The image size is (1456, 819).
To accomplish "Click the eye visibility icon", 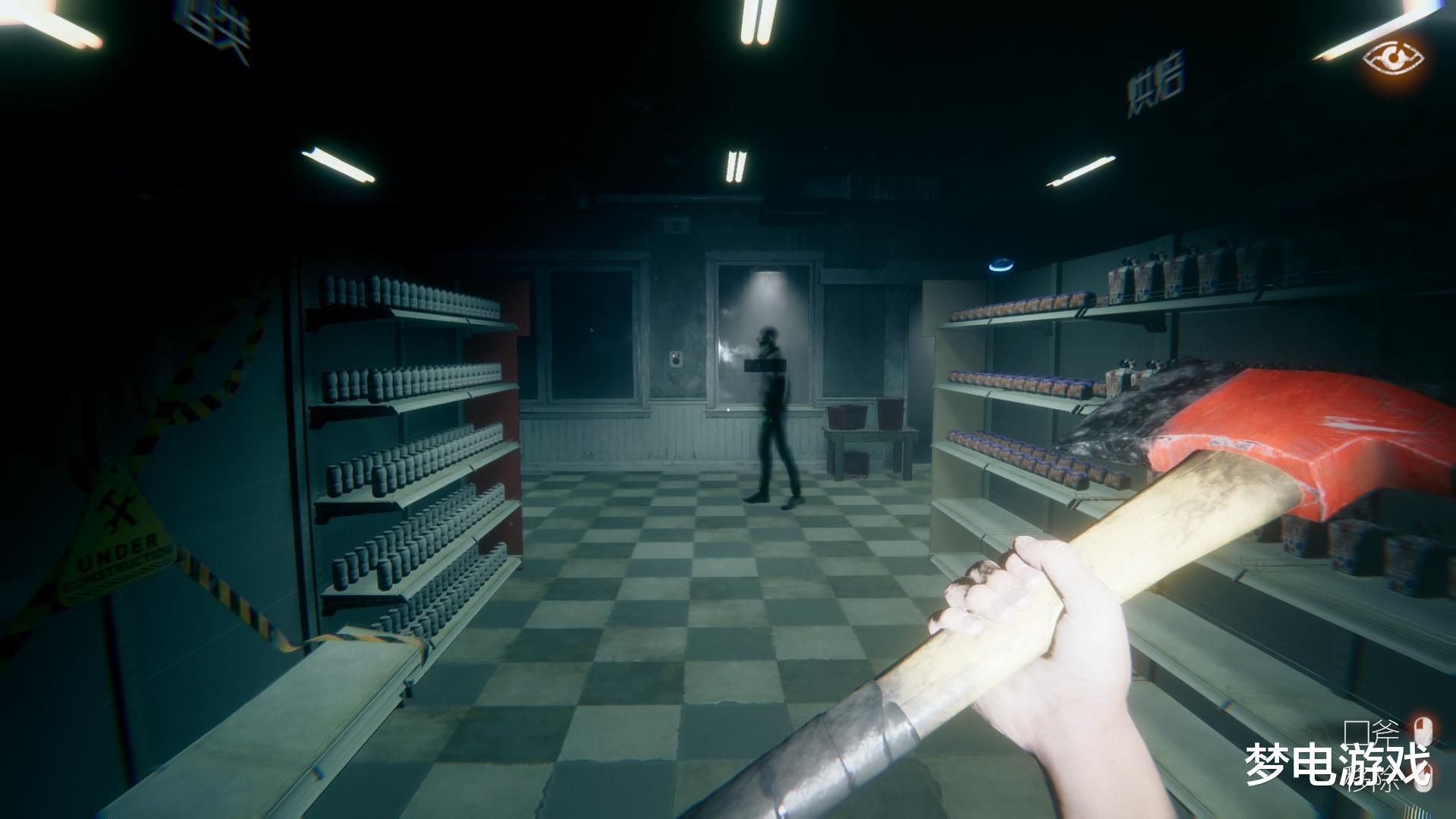I will point(1392,57).
